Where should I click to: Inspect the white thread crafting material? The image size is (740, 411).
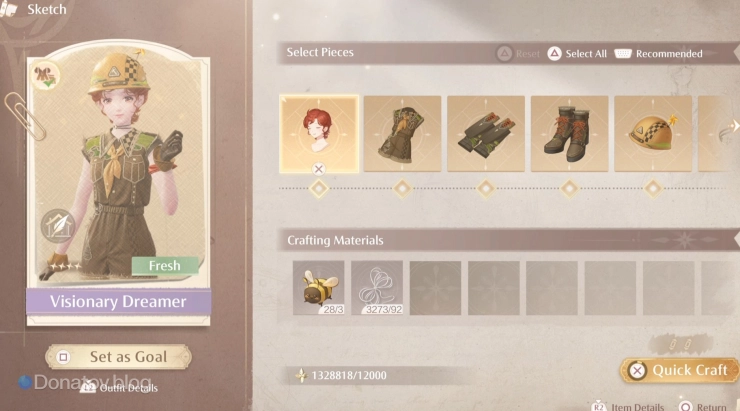pos(377,287)
